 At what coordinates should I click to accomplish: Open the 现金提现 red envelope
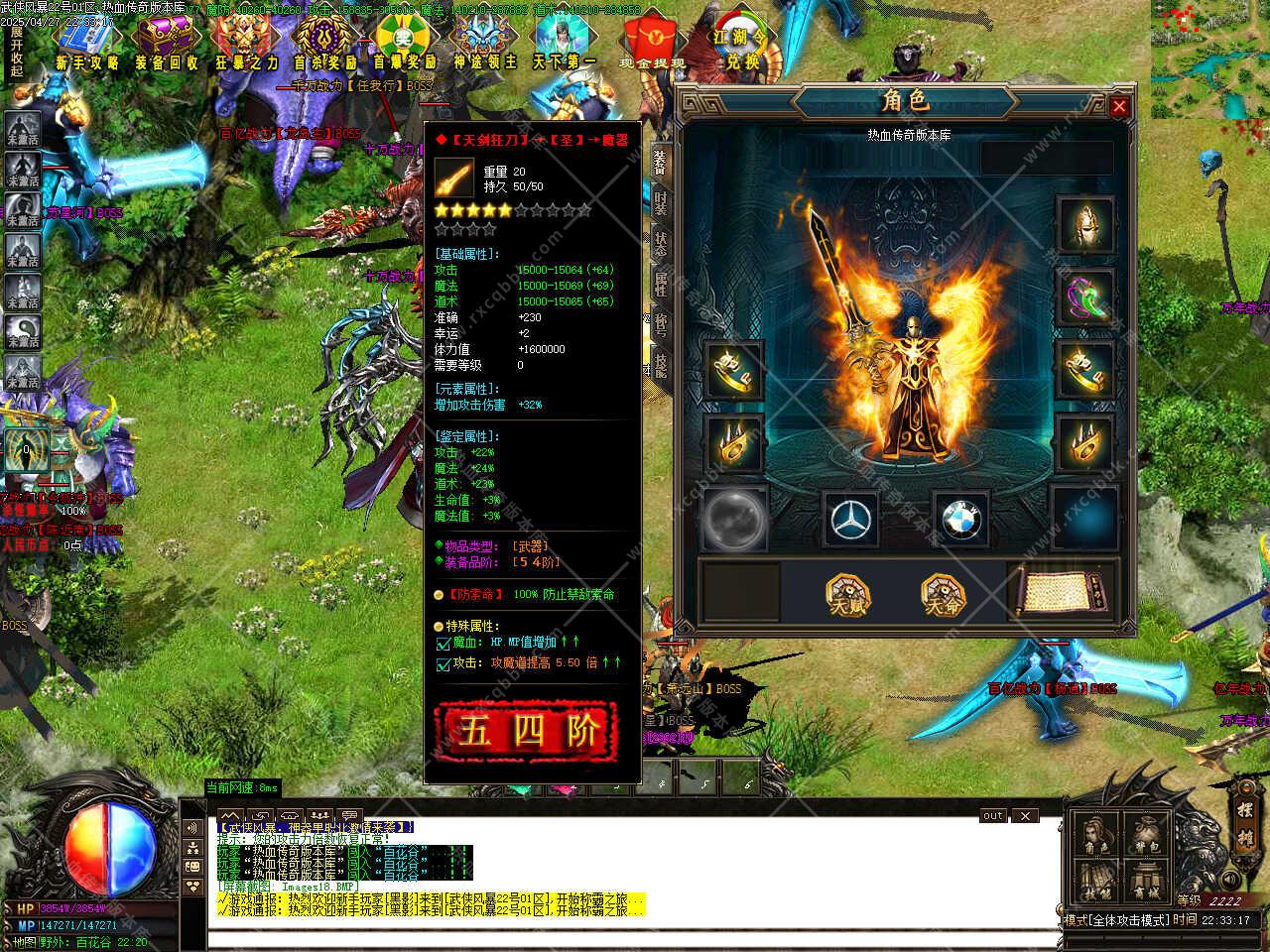(651, 43)
